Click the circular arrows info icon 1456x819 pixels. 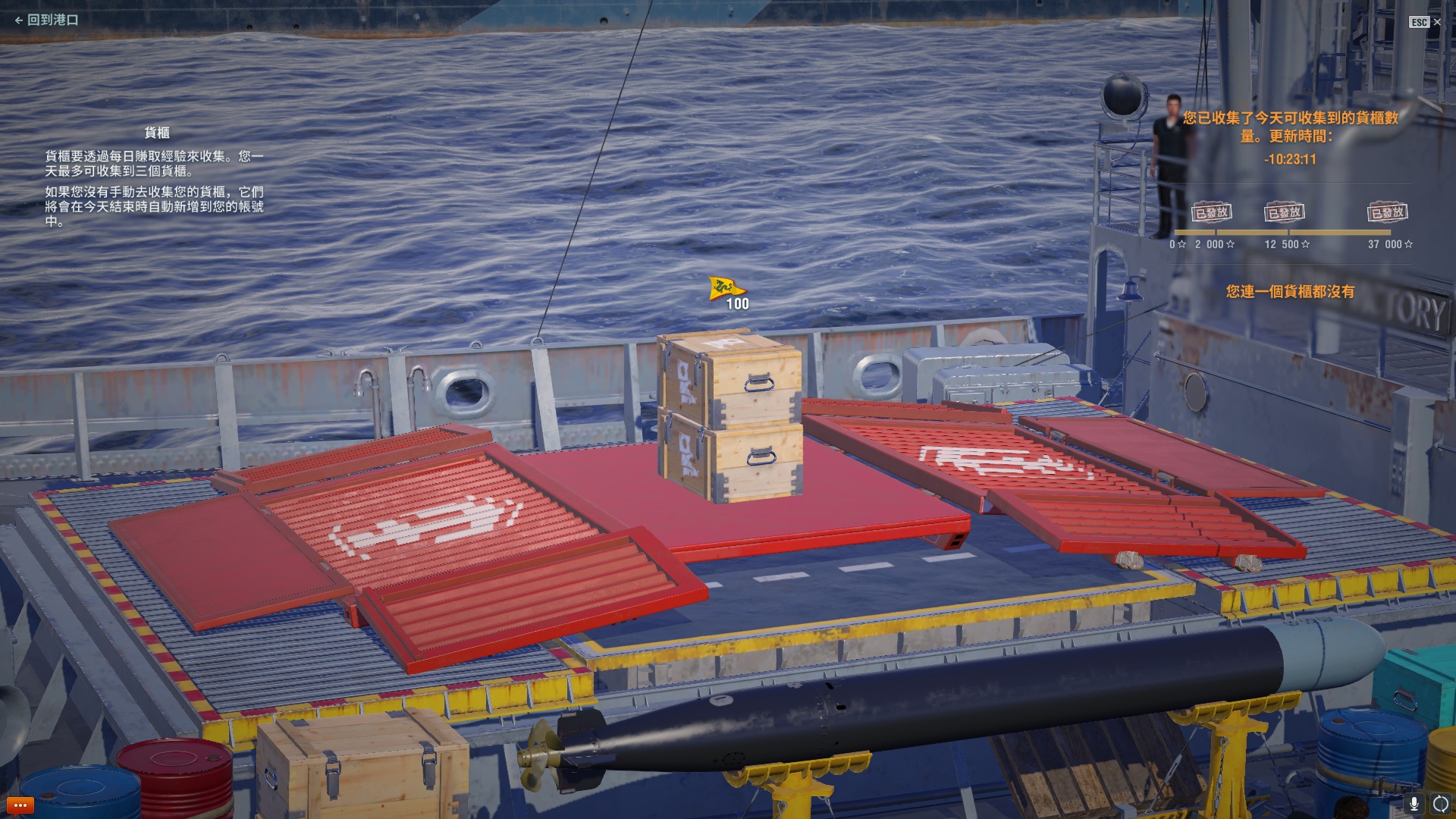click(1440, 804)
